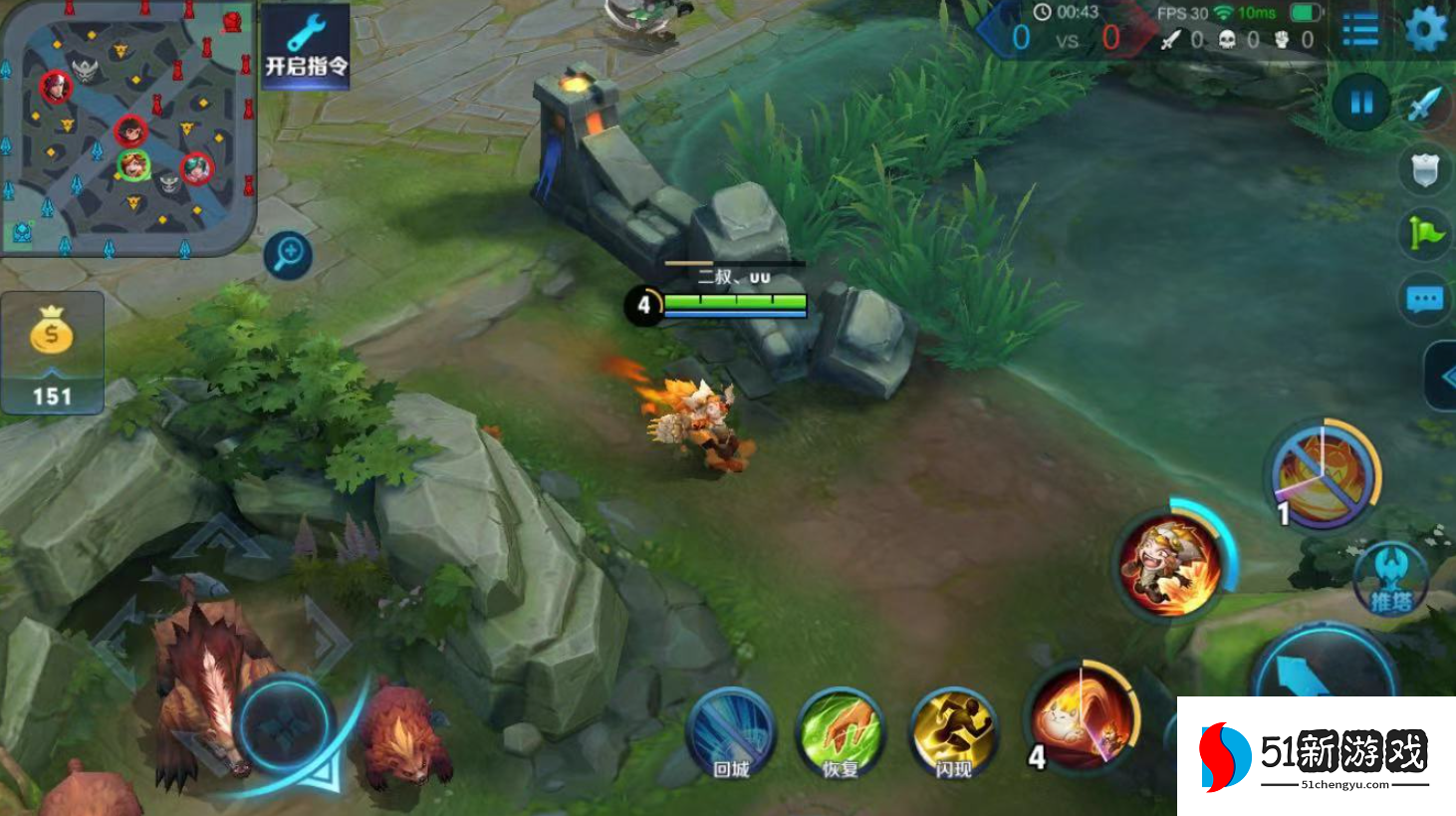This screenshot has height=816, width=1456.
Task: Open the gold coin shop
Action: click(x=52, y=352)
